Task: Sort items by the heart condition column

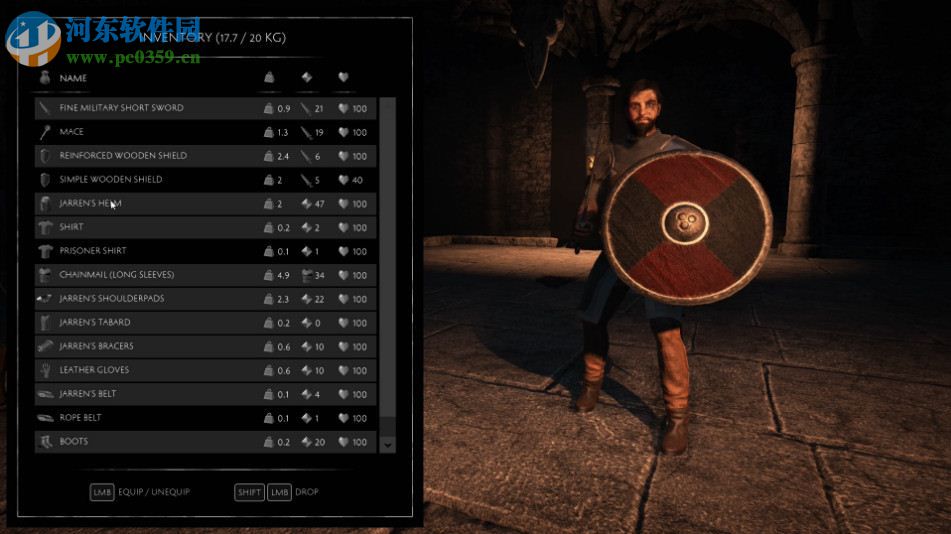Action: coord(343,78)
